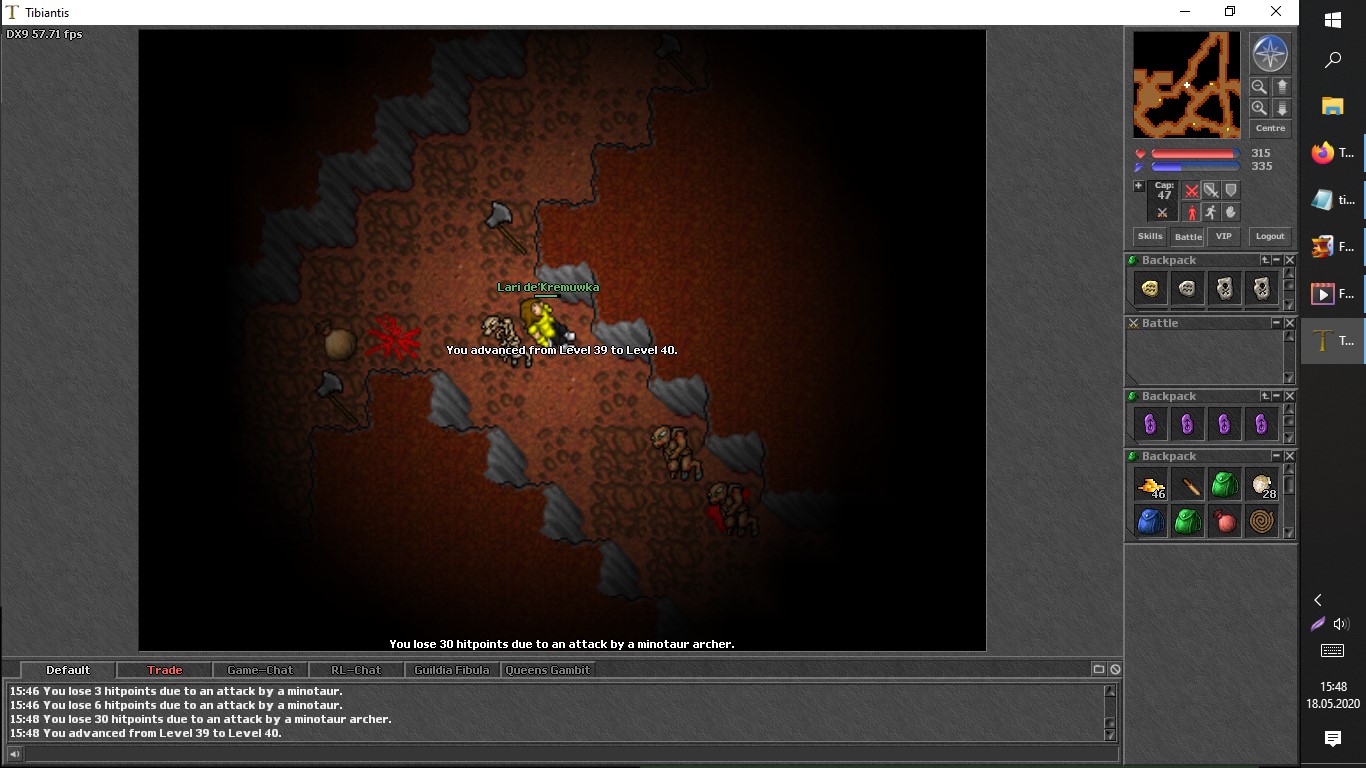Centre the minimap view
This screenshot has height=768, width=1366.
tap(1270, 129)
